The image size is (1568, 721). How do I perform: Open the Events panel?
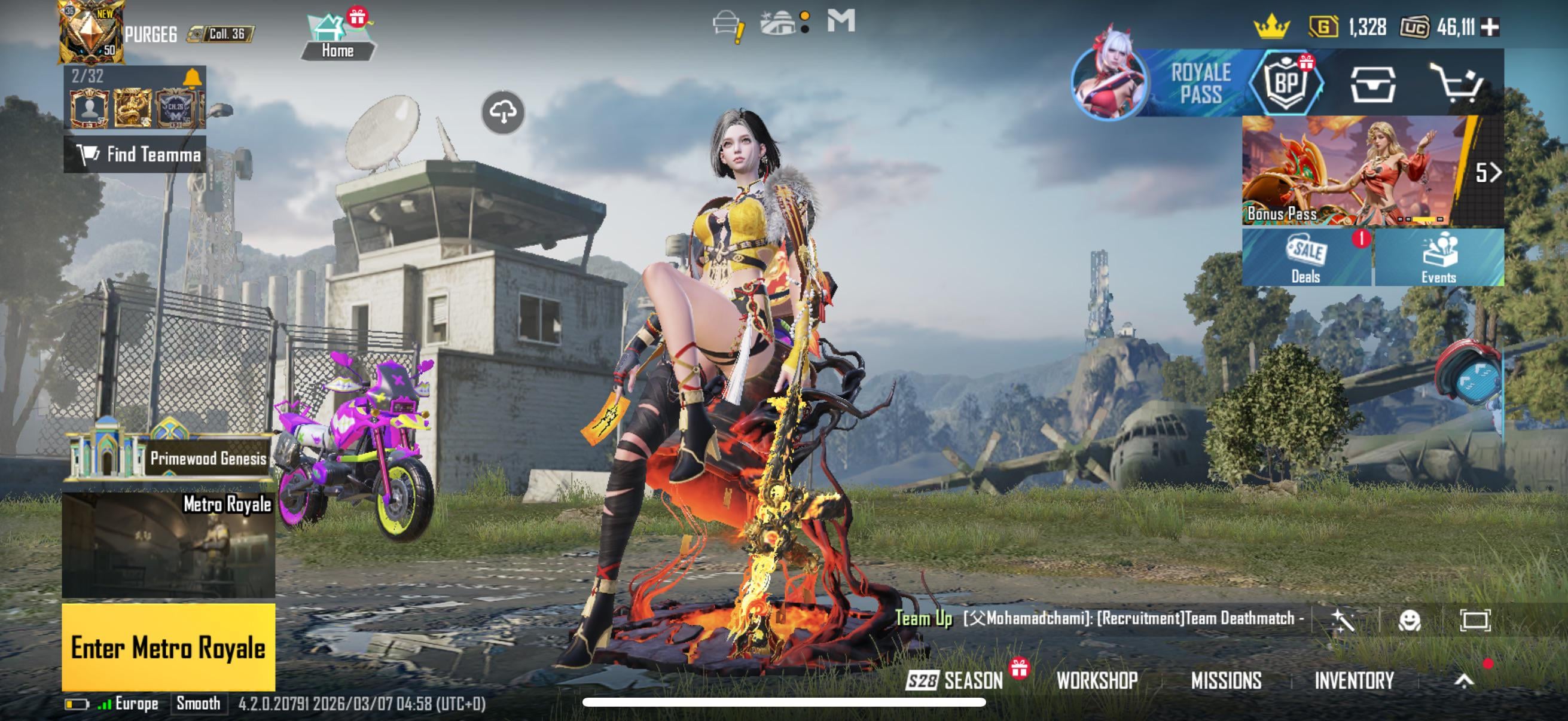click(1438, 258)
